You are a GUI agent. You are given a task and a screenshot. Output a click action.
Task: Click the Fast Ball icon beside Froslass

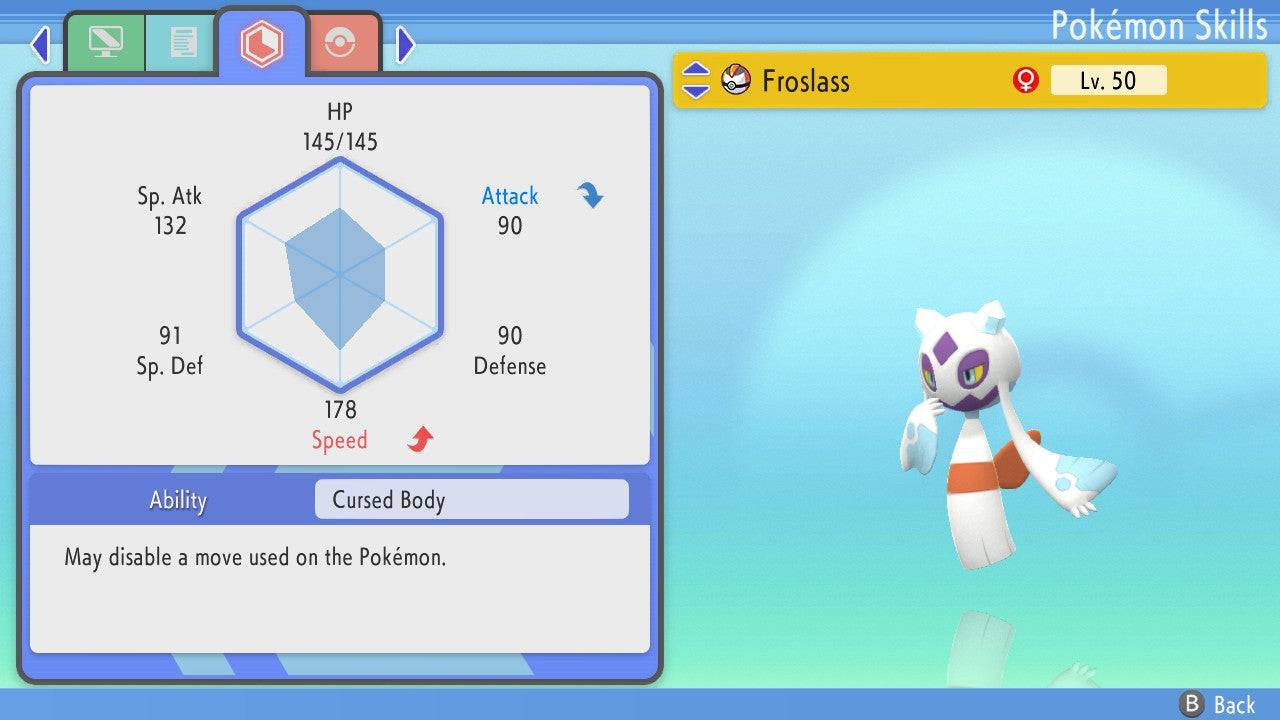pos(734,79)
